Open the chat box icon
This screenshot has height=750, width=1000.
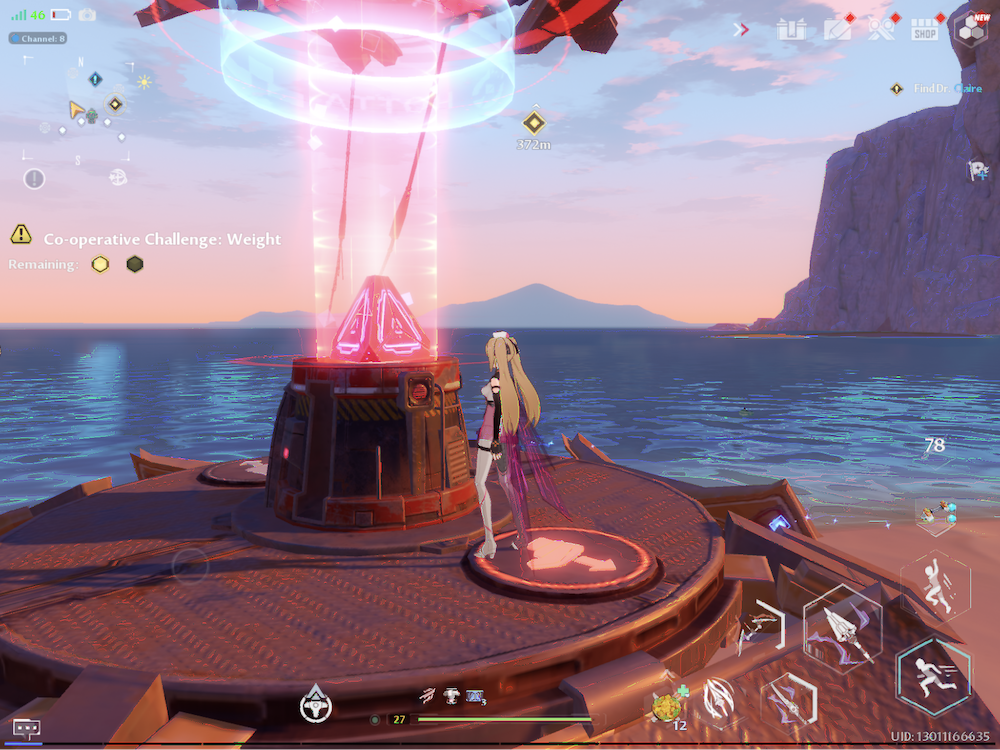tap(27, 728)
